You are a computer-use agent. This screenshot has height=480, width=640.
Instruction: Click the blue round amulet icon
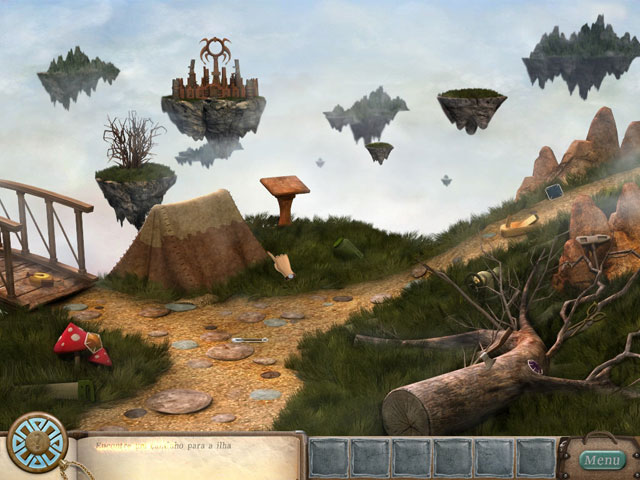(x=37, y=443)
